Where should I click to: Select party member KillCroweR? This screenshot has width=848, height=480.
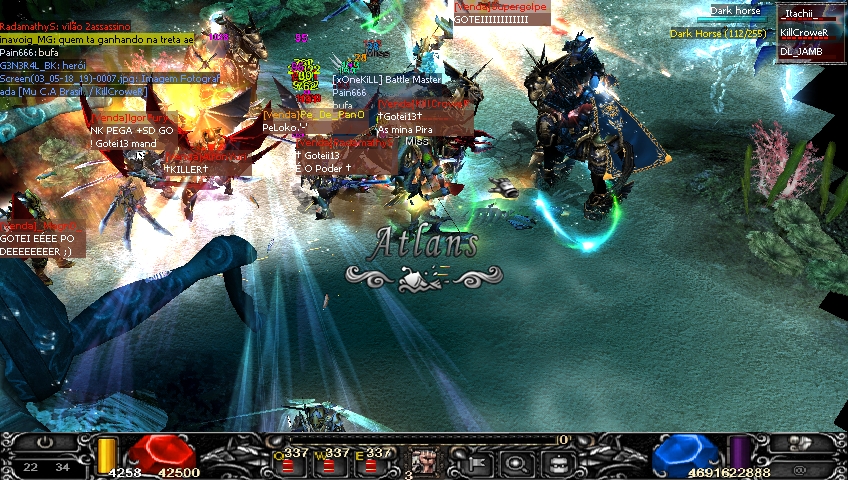tap(810, 32)
